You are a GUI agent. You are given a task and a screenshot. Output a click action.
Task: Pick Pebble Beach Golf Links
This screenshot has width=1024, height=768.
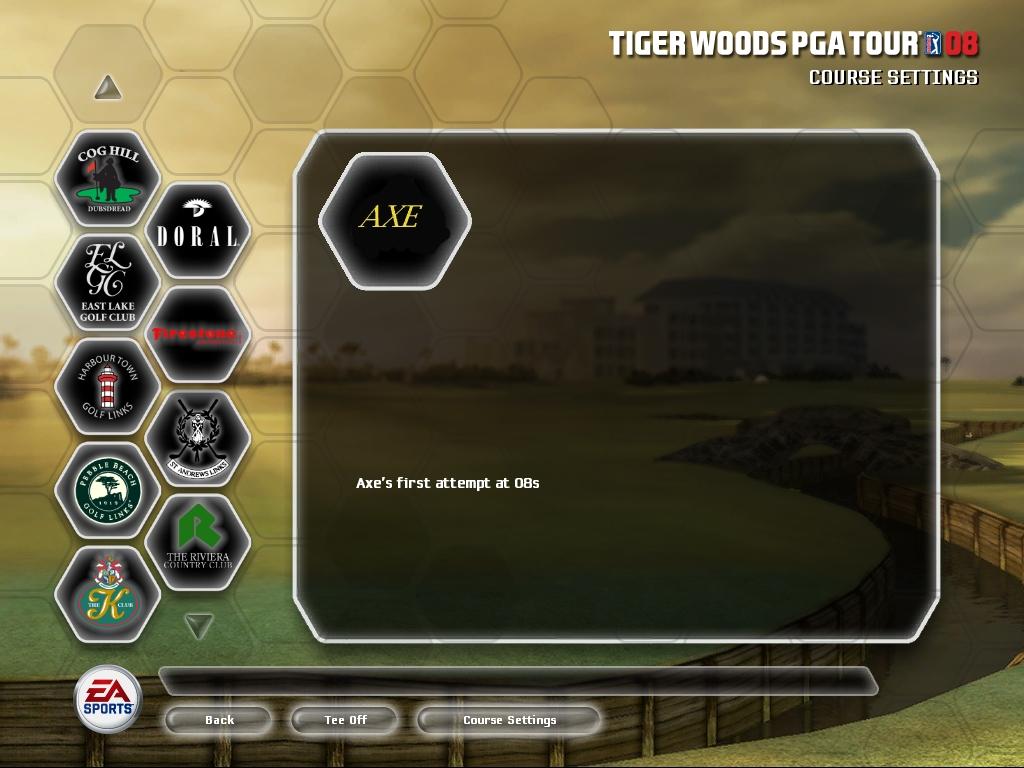point(108,491)
